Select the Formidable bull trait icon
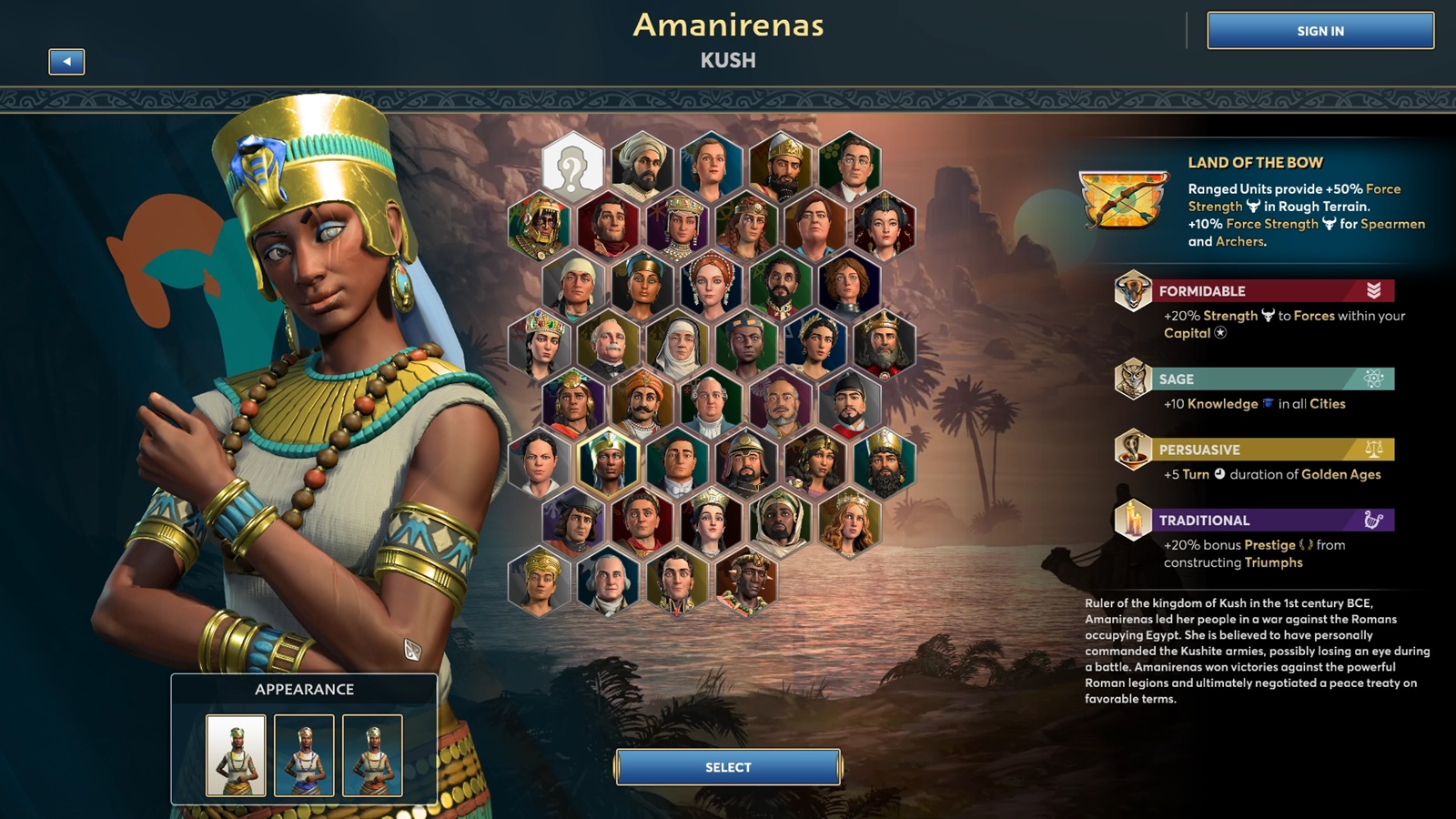This screenshot has width=1456, height=819. pyautogui.click(x=1131, y=291)
